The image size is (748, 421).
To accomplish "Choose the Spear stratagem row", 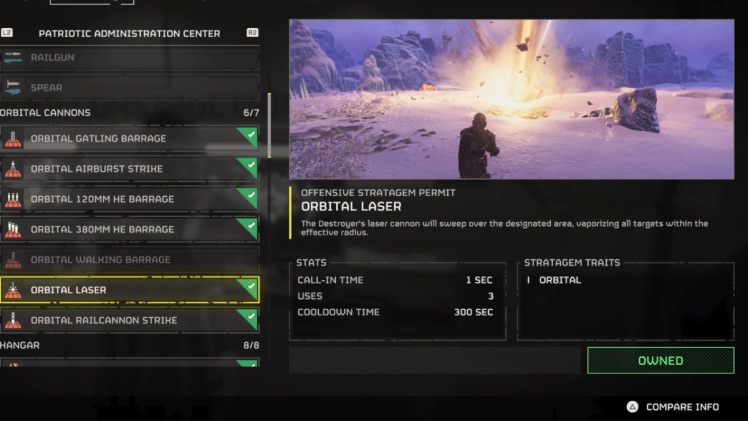I will click(x=130, y=88).
